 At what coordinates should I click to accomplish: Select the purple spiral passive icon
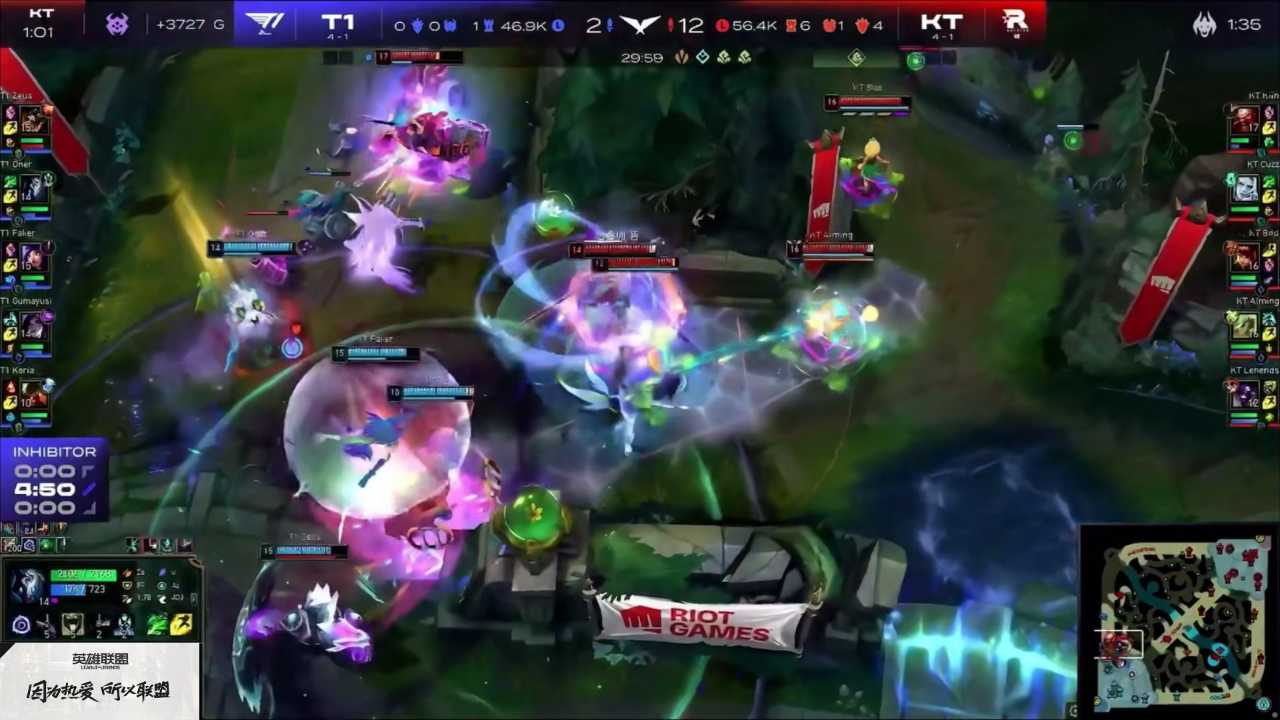(x=21, y=626)
